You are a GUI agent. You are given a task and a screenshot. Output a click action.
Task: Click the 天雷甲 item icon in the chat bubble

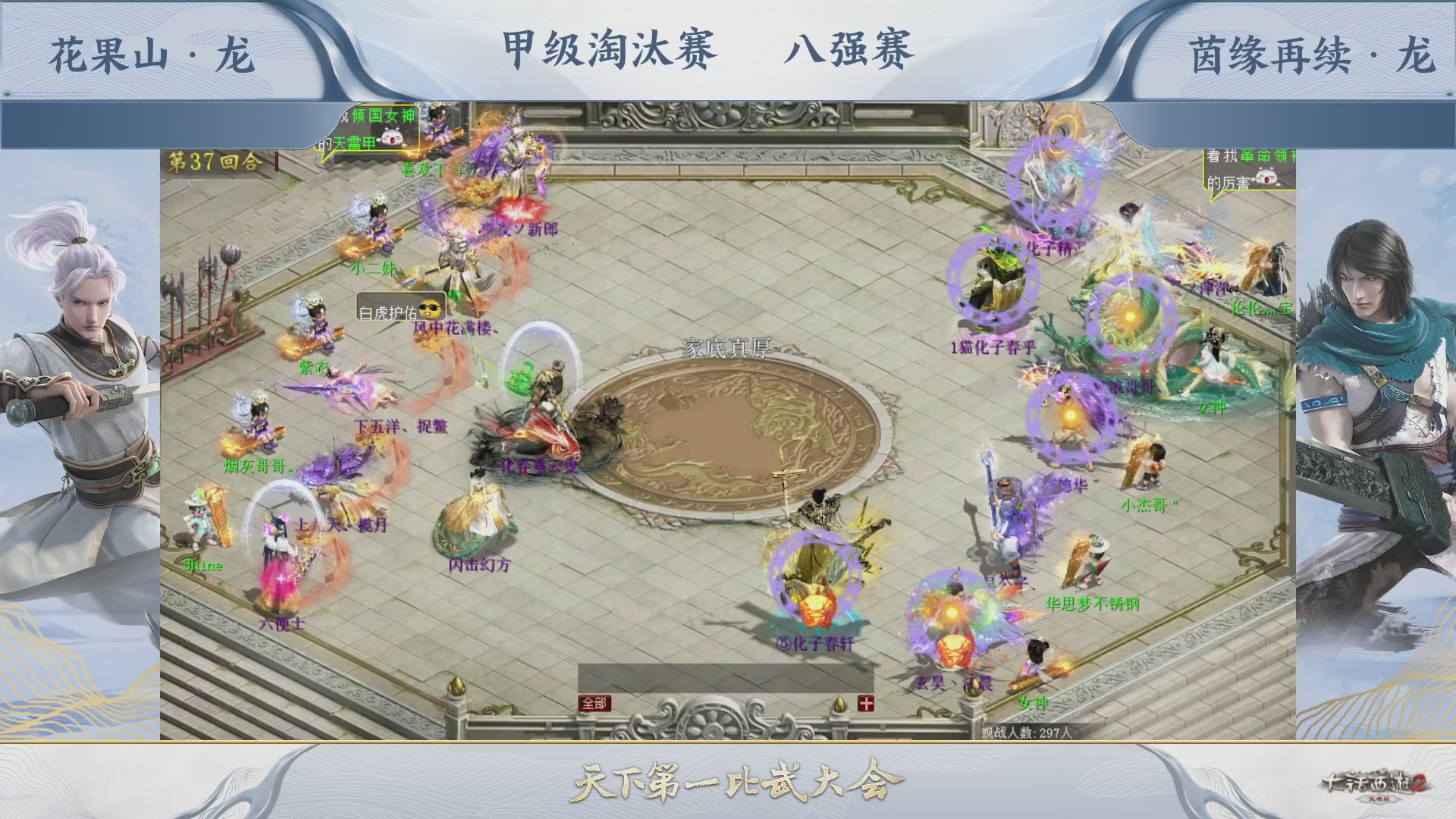pyautogui.click(x=353, y=143)
